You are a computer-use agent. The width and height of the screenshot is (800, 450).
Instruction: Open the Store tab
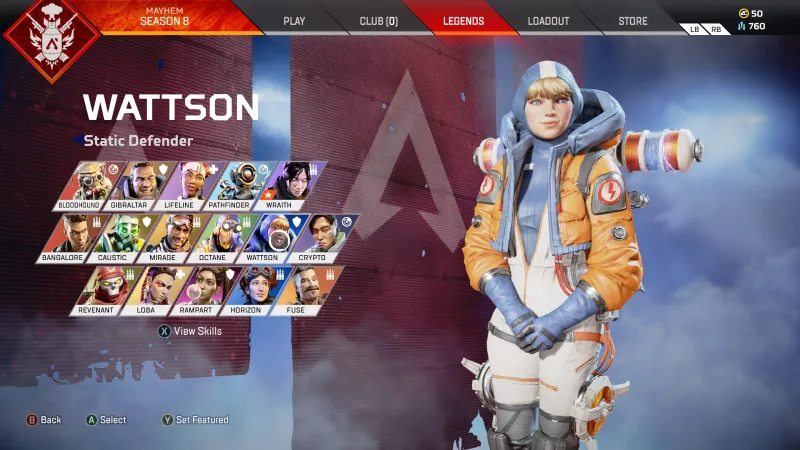pos(632,20)
